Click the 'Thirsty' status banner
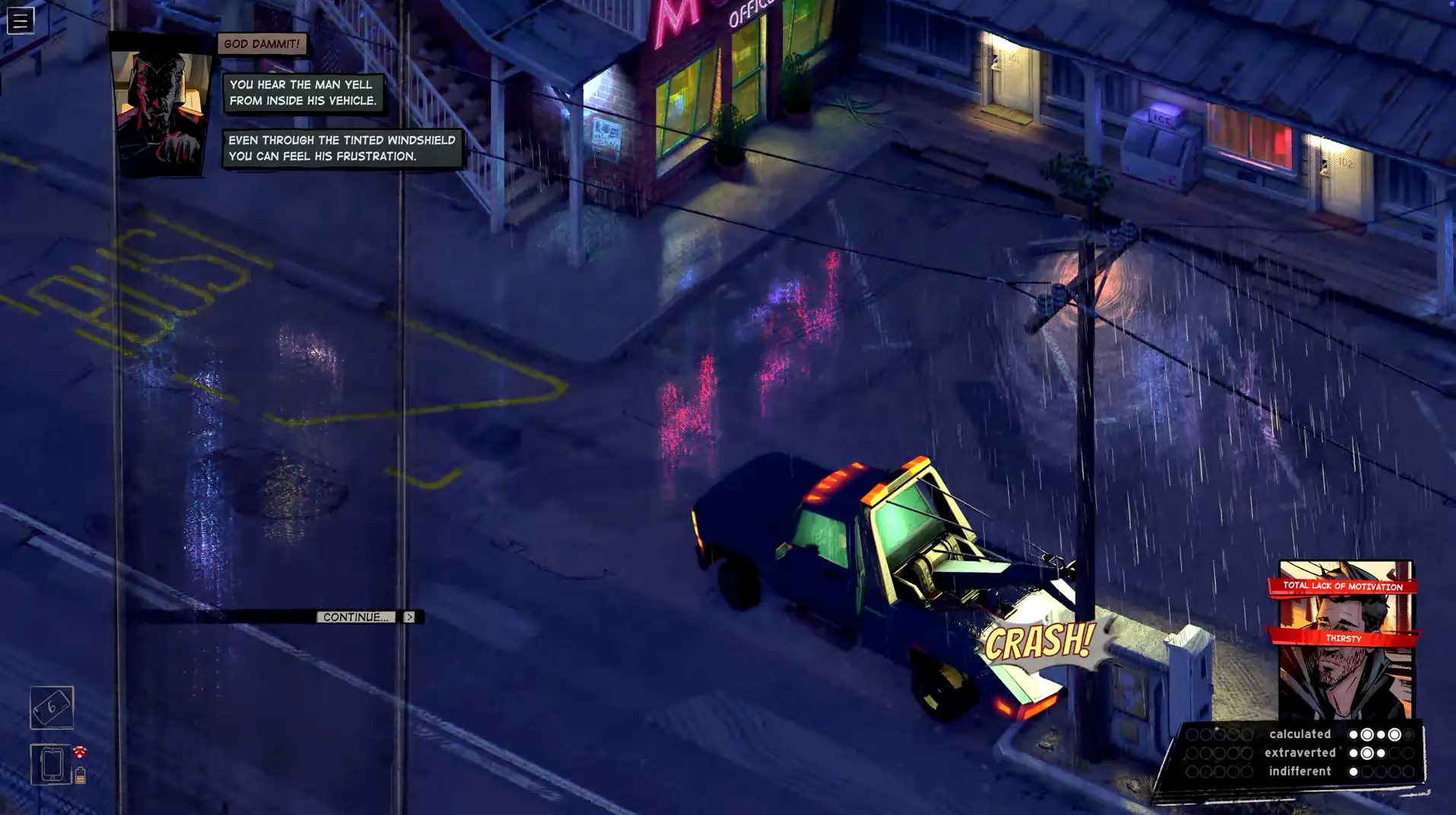Image resolution: width=1456 pixels, height=815 pixels. click(x=1343, y=638)
